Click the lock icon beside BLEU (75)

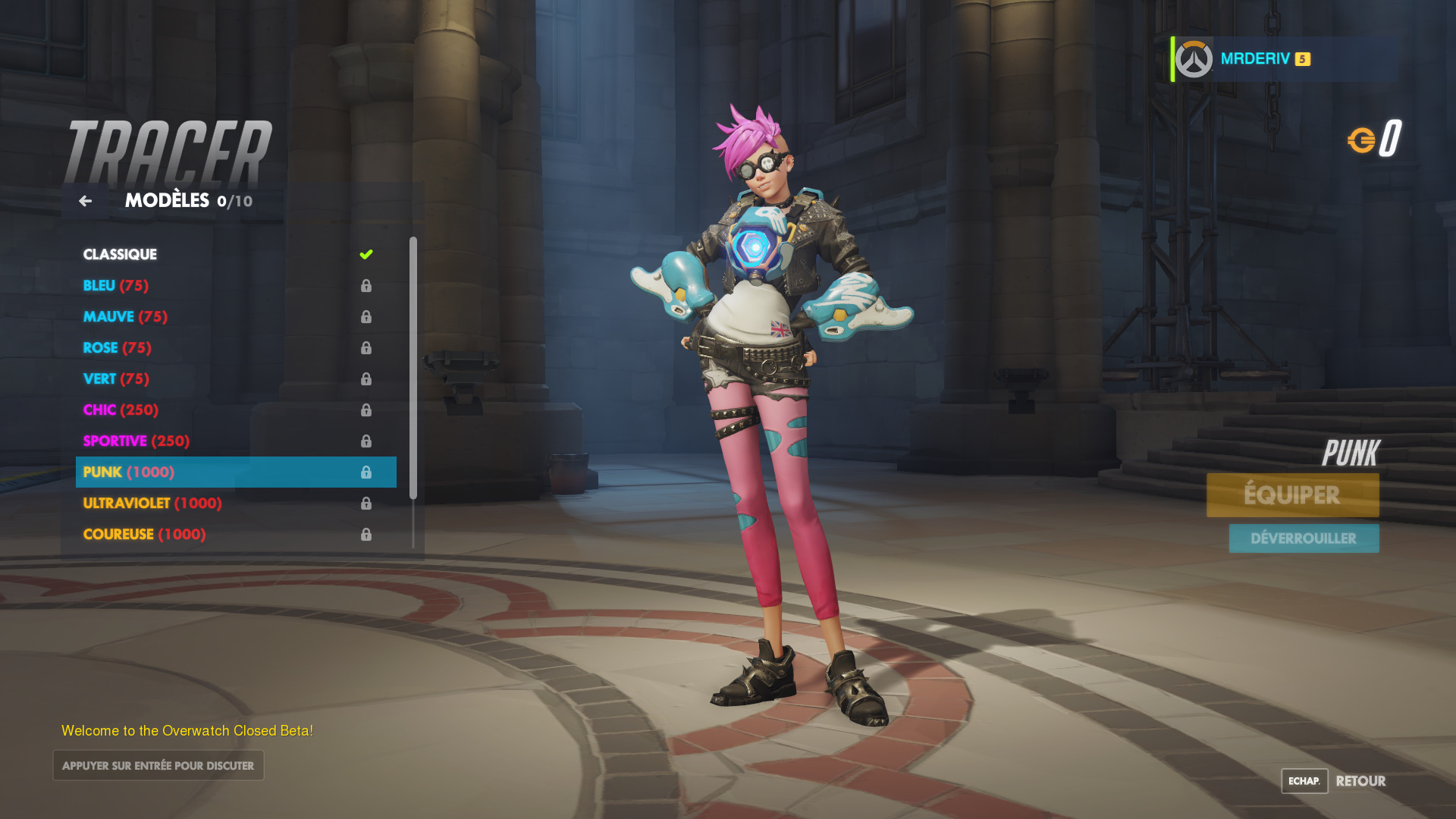click(x=367, y=286)
